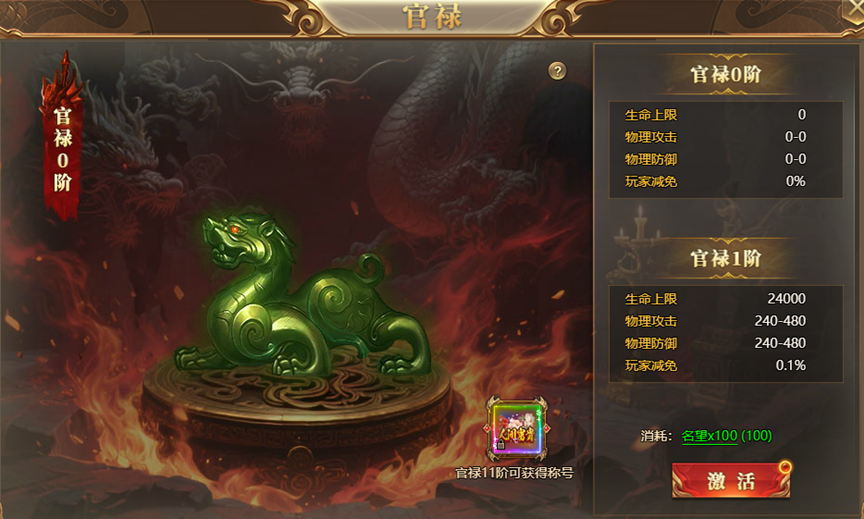The width and height of the screenshot is (864, 519).
Task: Open the question mark help icon
Action: (x=558, y=71)
